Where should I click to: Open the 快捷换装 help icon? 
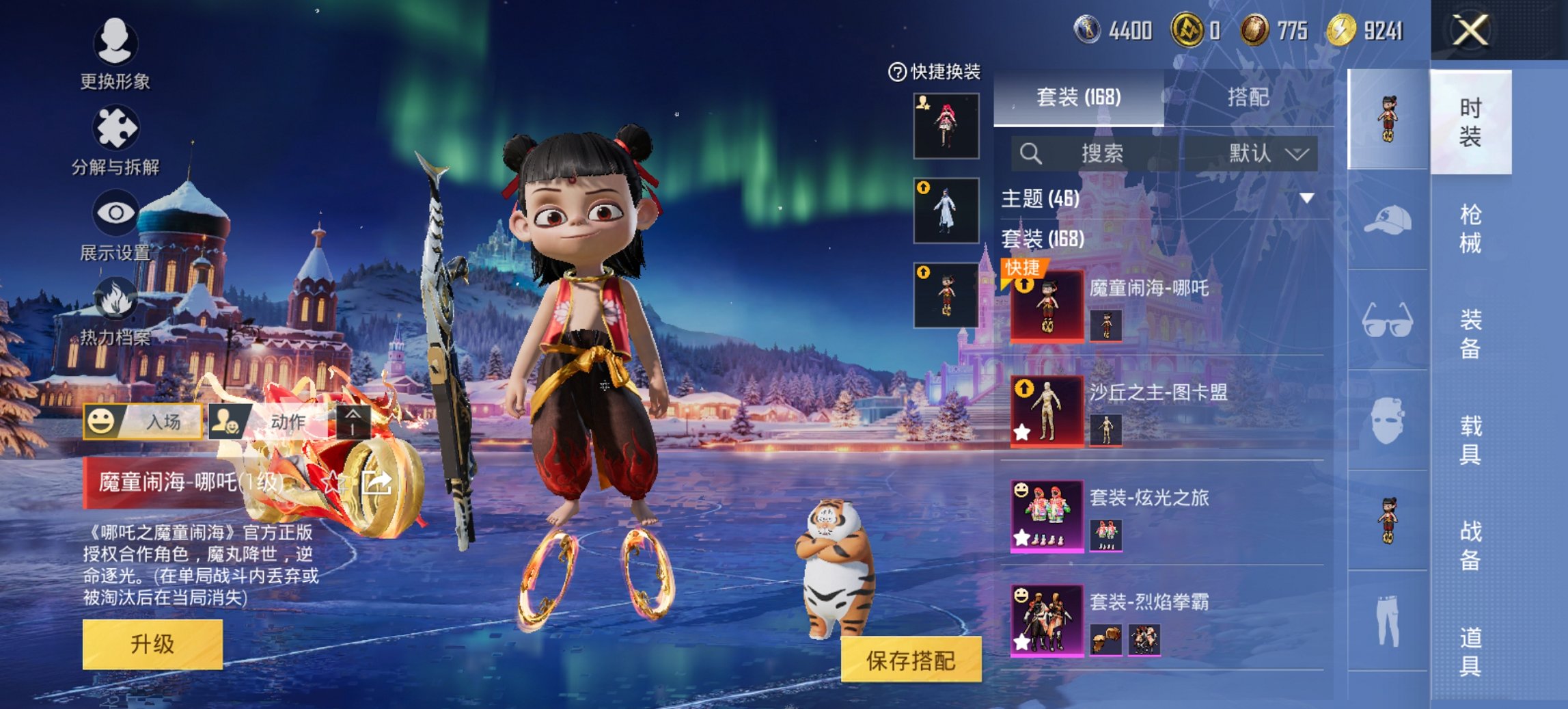[x=896, y=72]
